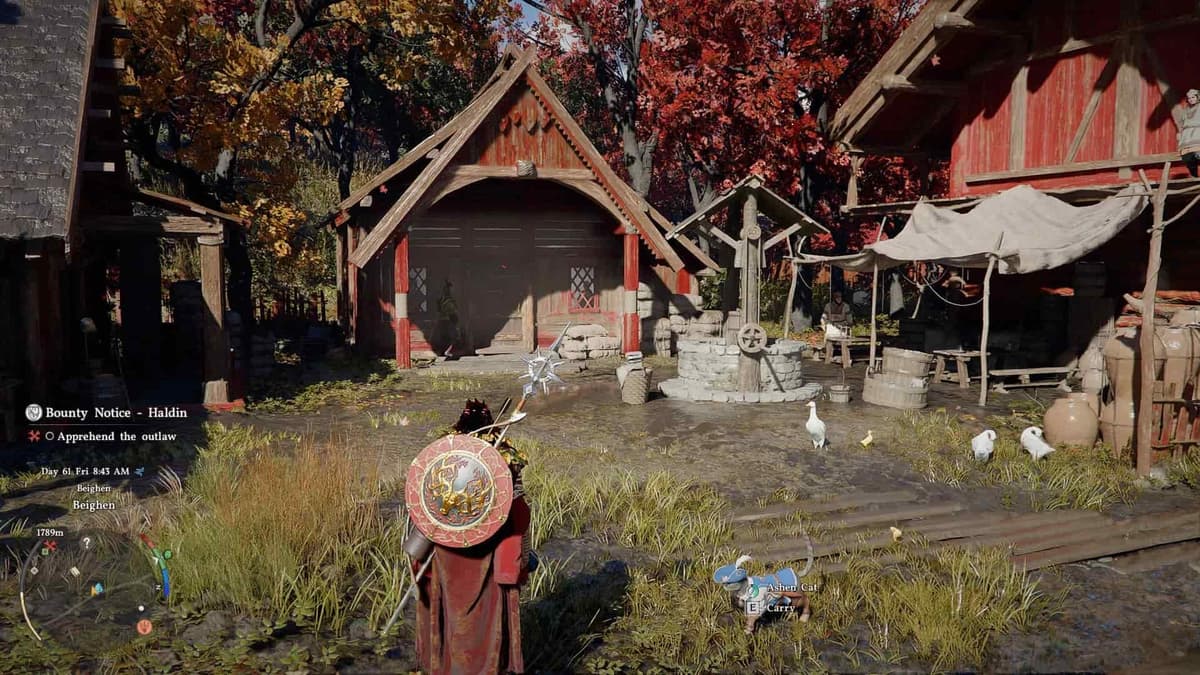
Task: Click the shield icon beside Bounty Notice
Action: coord(34,412)
